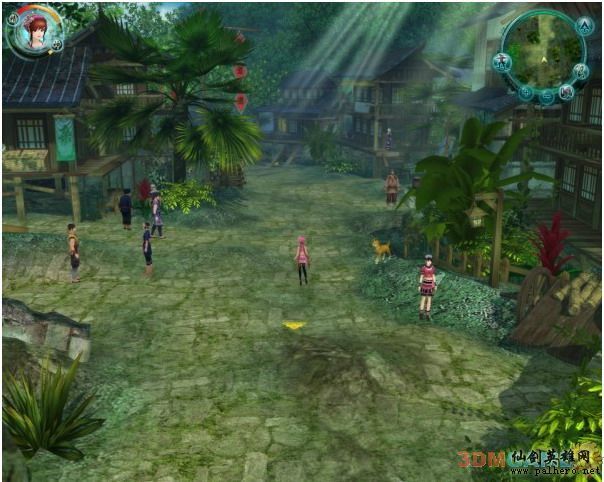This screenshot has height=482, width=604.
Task: Click the small glyph button above portrait
Action: [12, 16]
